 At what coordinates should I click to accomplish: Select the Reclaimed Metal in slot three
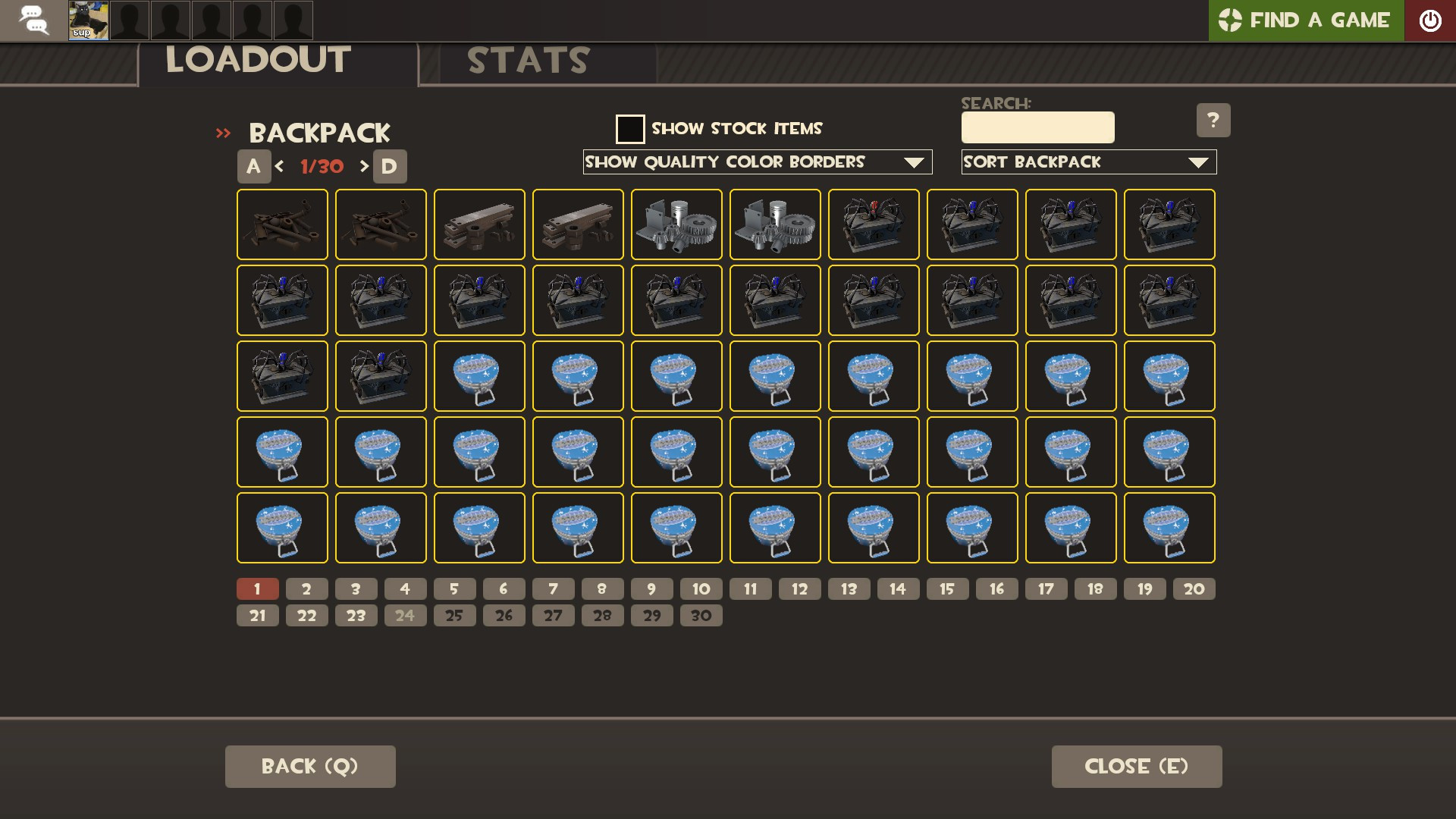click(479, 224)
